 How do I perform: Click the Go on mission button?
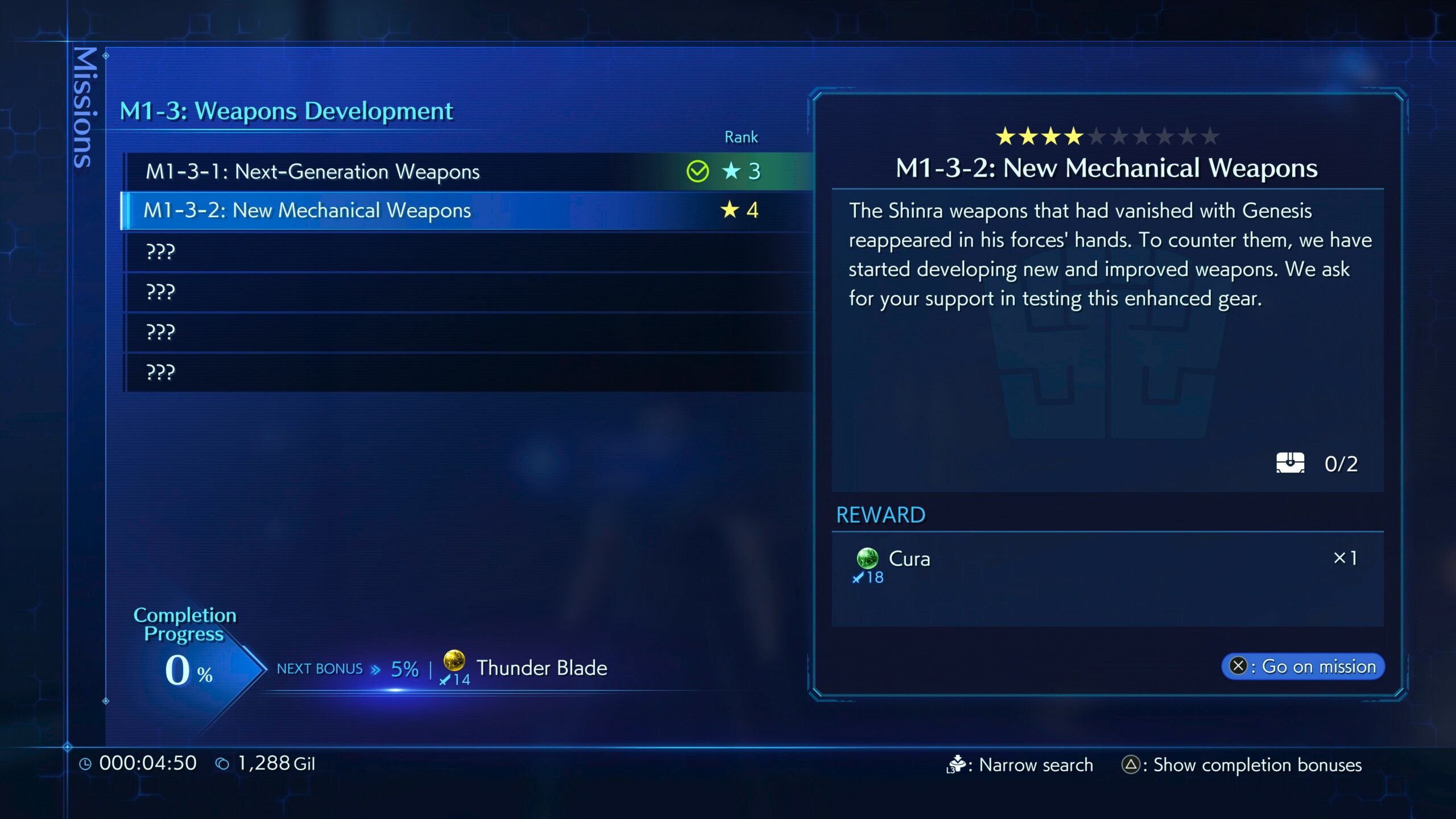click(1302, 666)
